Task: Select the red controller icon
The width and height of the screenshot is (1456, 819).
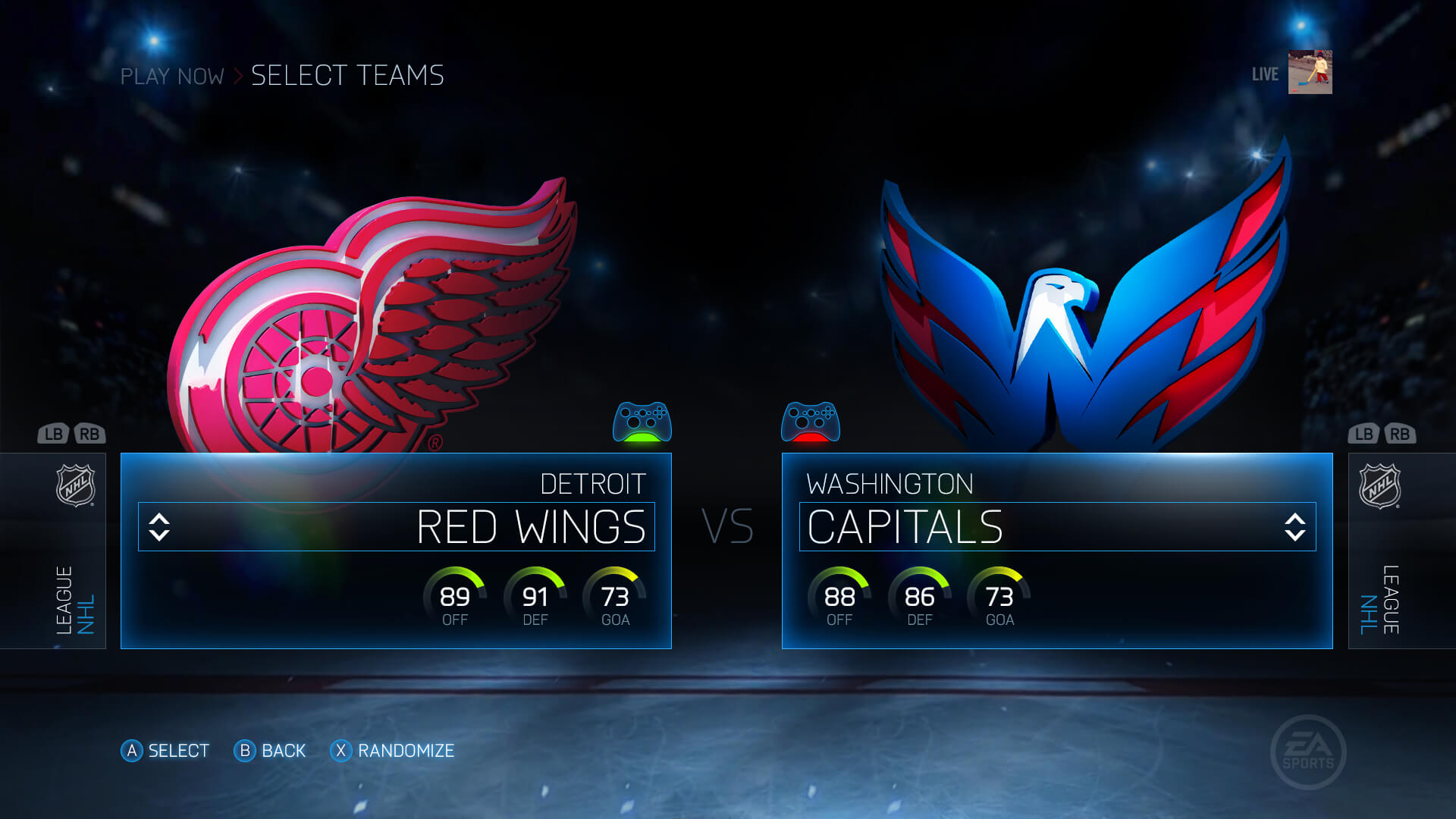Action: [x=810, y=422]
